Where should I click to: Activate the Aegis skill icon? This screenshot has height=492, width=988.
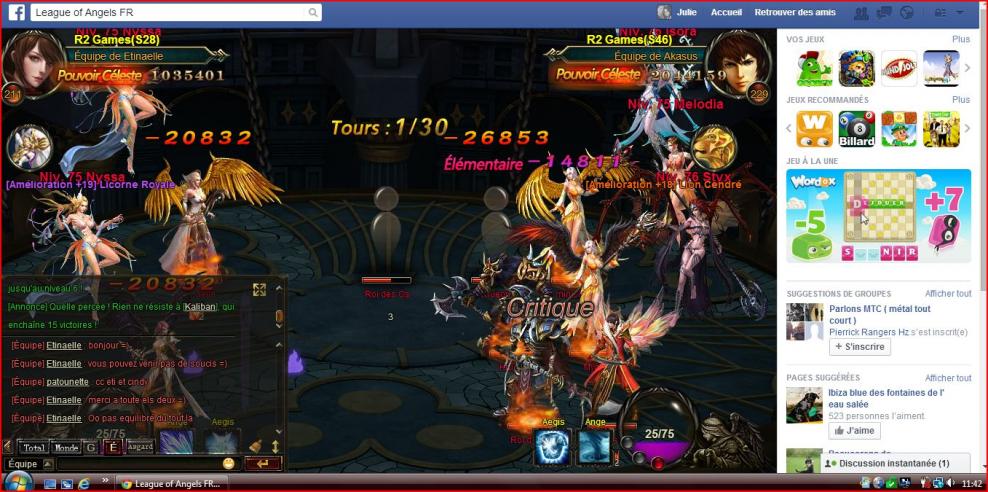[x=553, y=447]
